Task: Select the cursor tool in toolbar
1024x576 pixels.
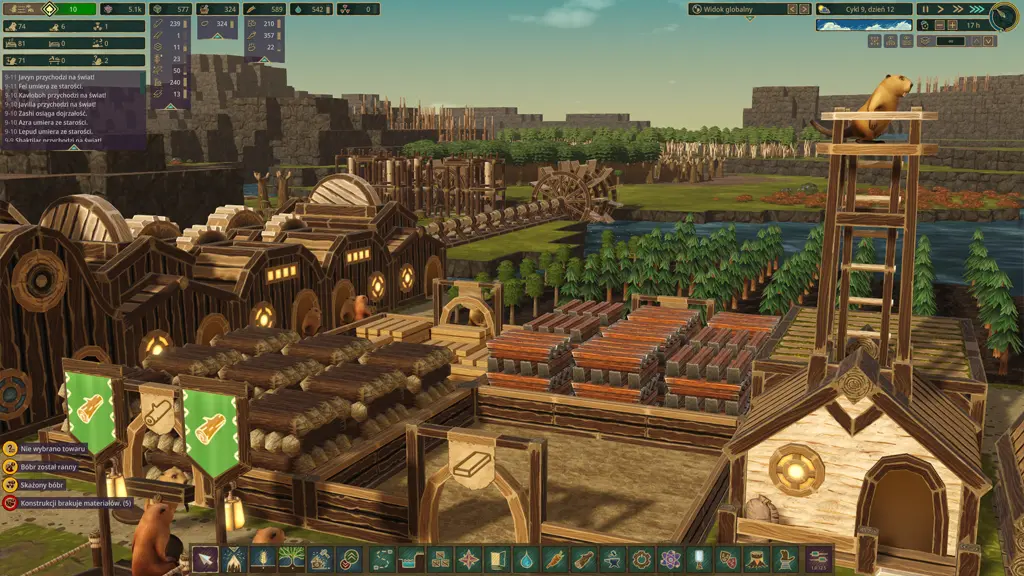Action: (x=205, y=560)
